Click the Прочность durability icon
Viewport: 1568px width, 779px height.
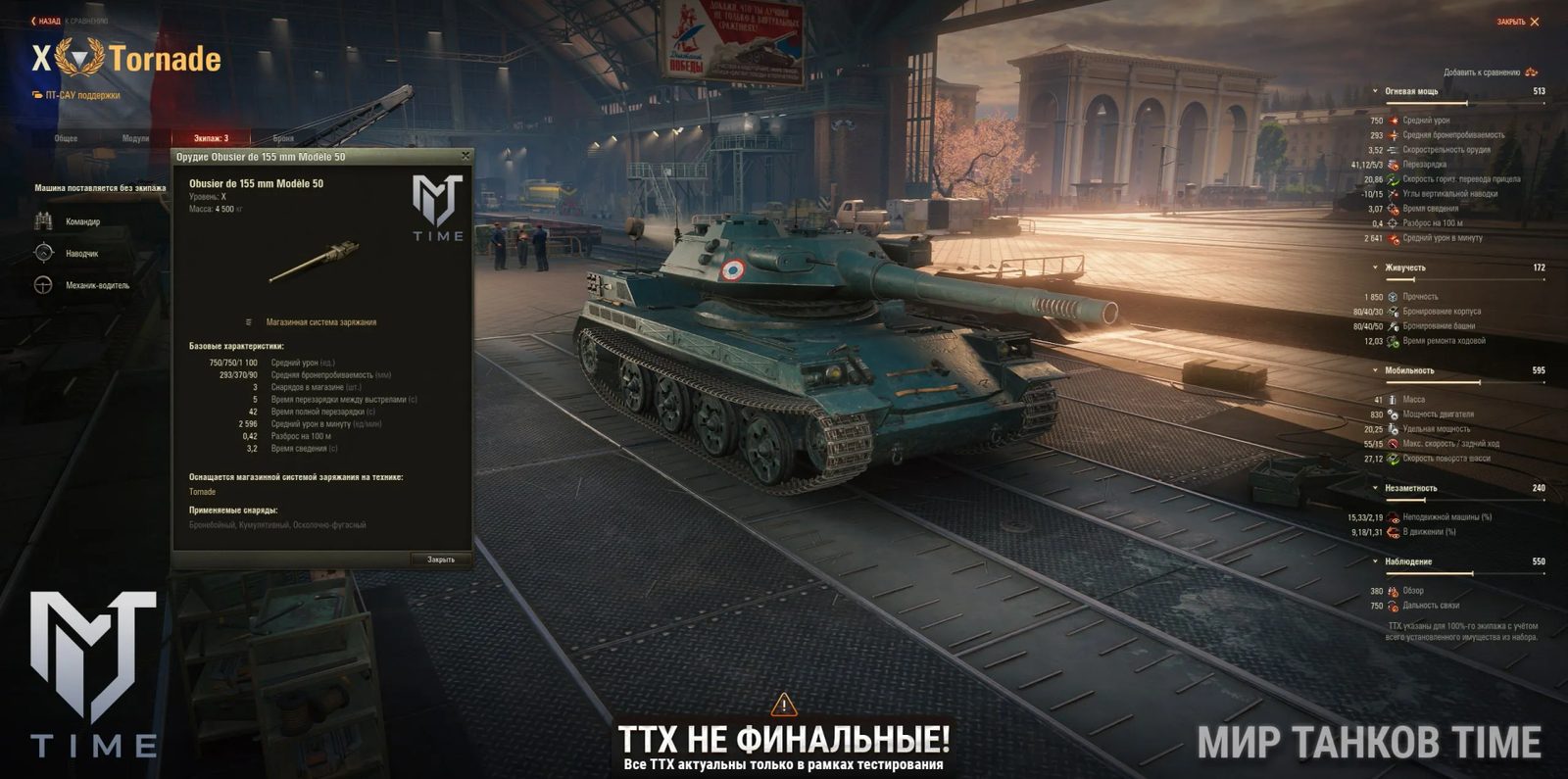pyautogui.click(x=1393, y=297)
